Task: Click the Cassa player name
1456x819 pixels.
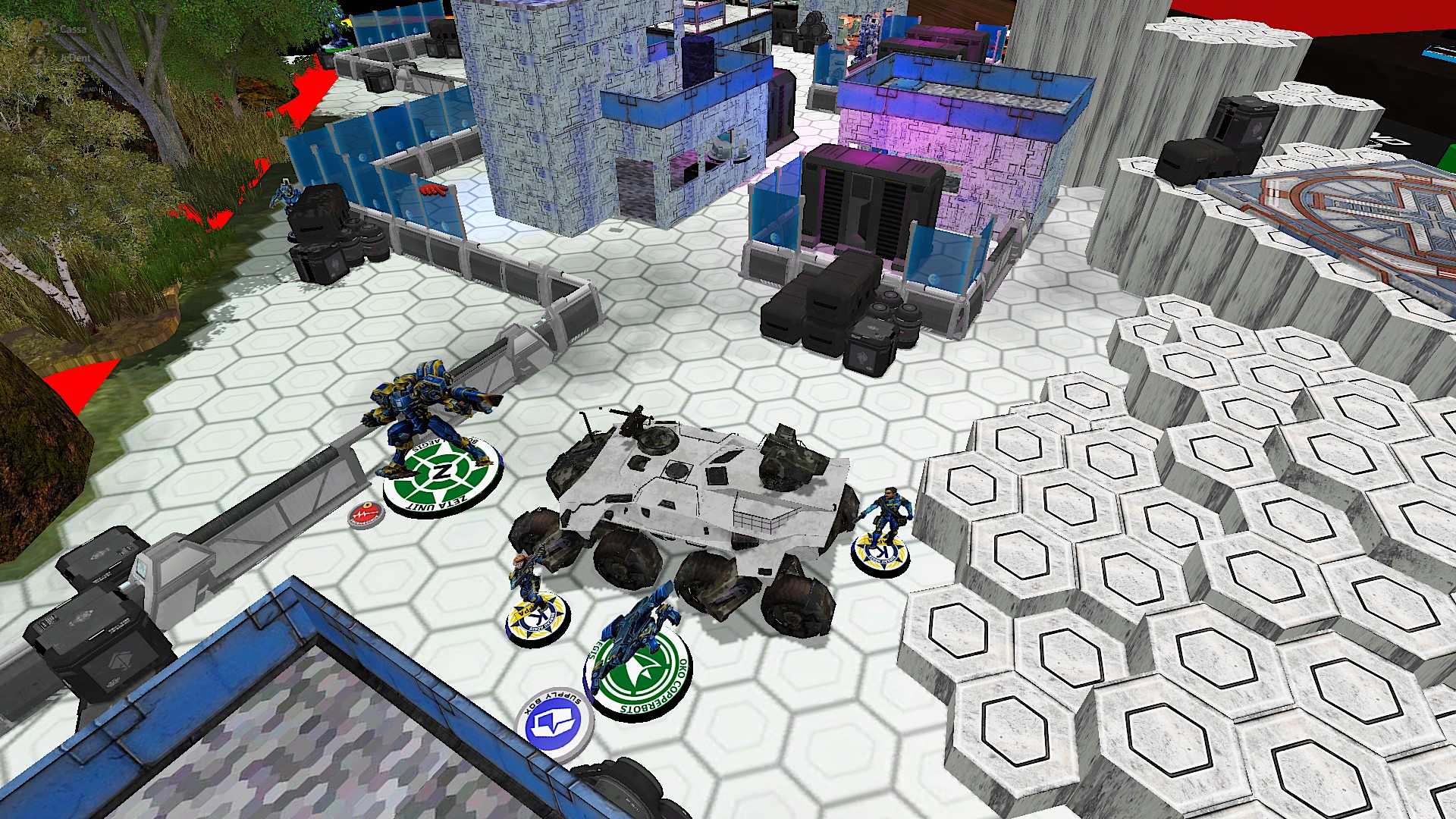Action: click(x=73, y=30)
